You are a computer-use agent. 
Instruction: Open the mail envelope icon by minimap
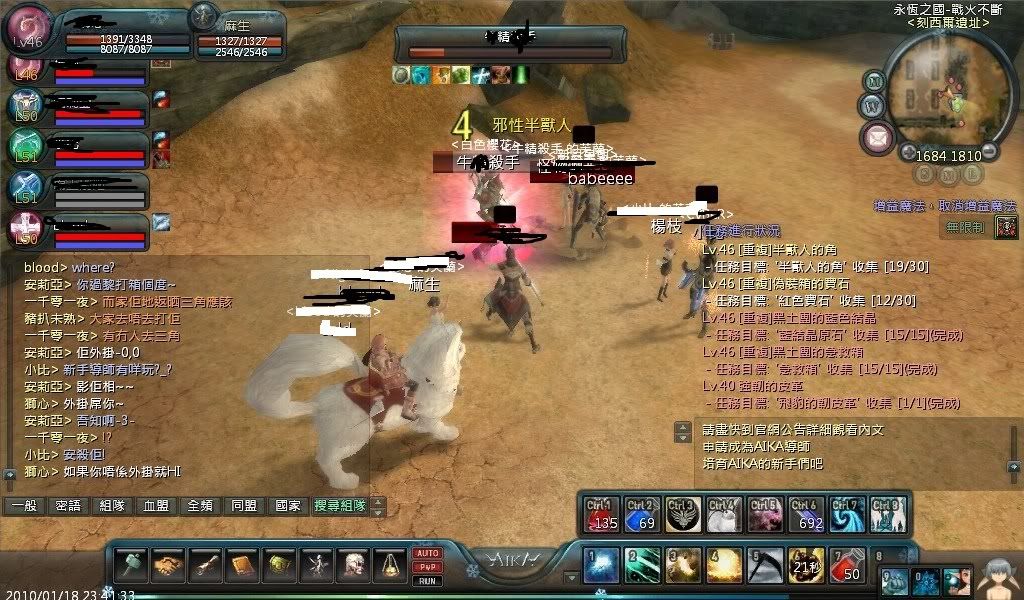pyautogui.click(x=878, y=136)
